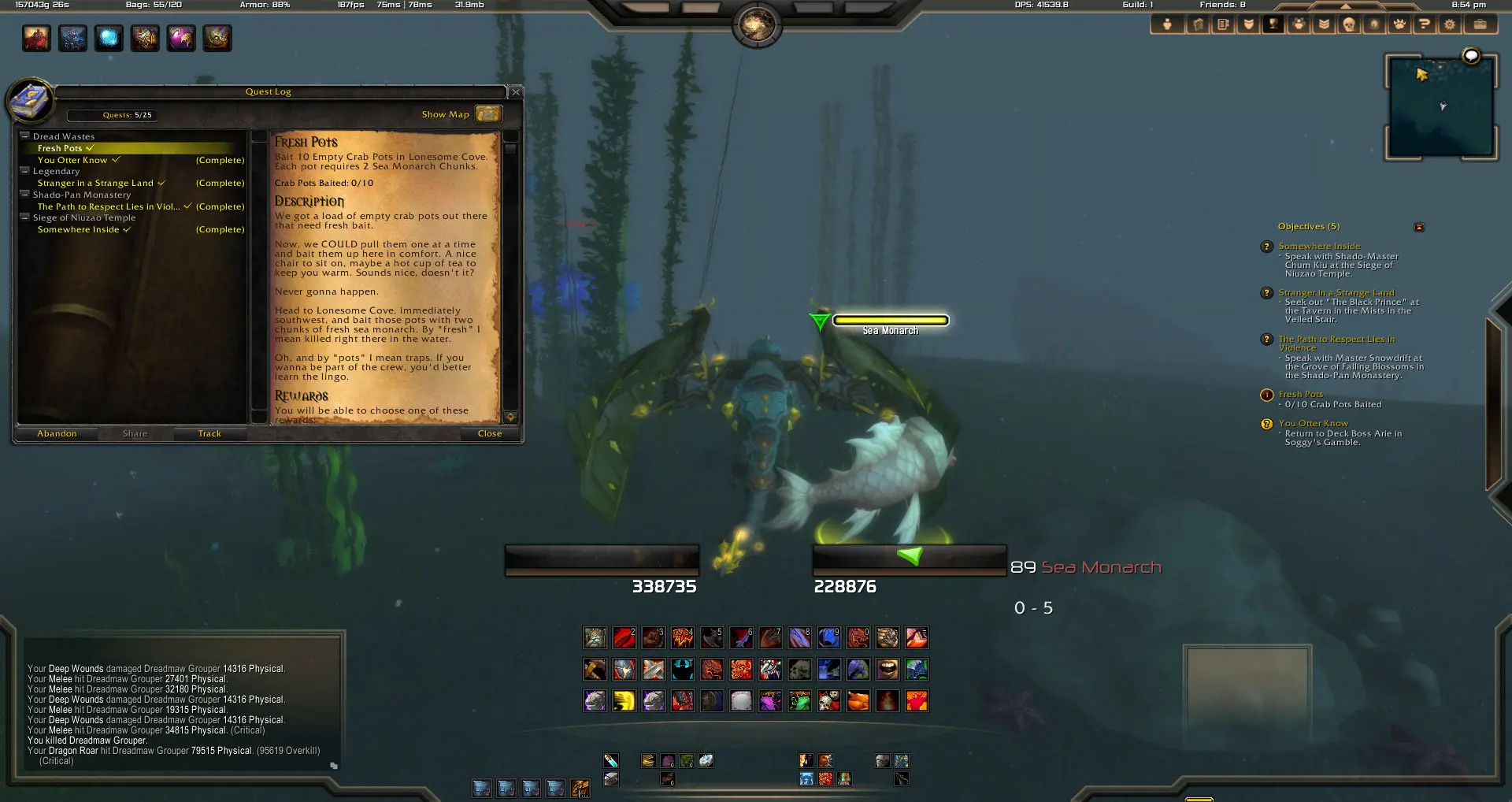Viewport: 1512px width, 802px height.
Task: Open the question mark help icon
Action: 1424,24
